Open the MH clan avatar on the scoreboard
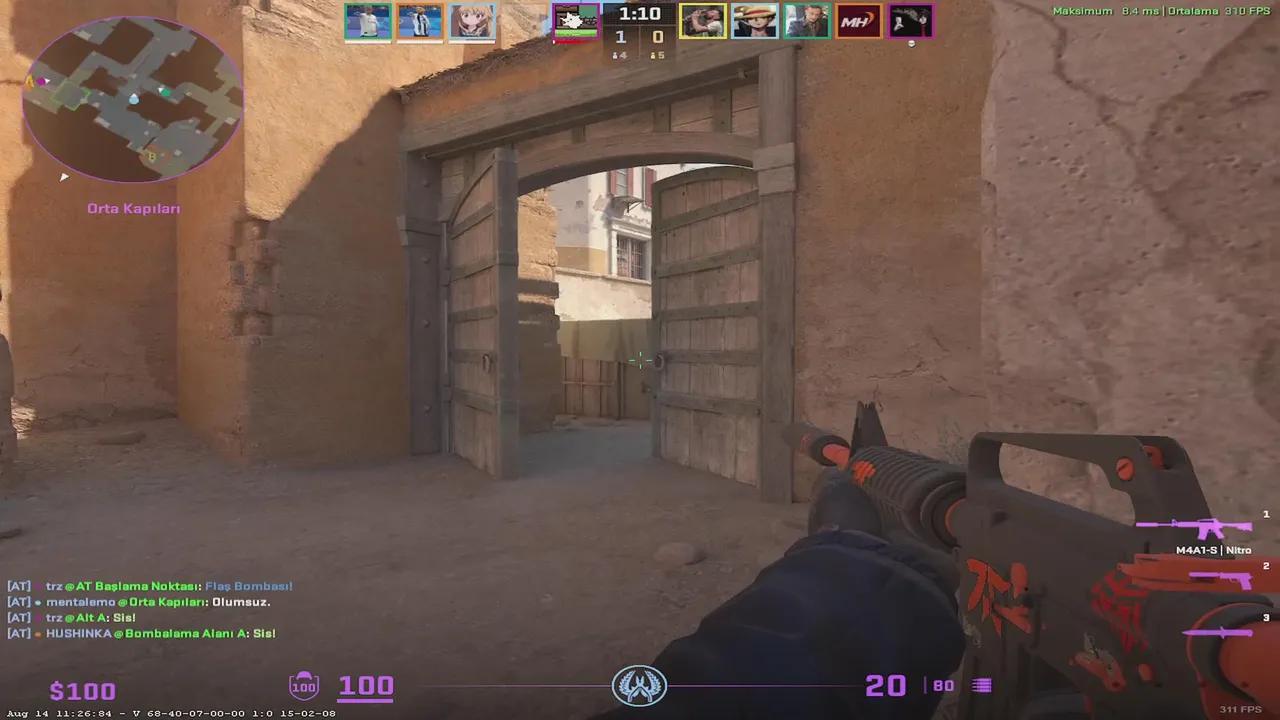This screenshot has width=1280, height=720. pos(858,20)
